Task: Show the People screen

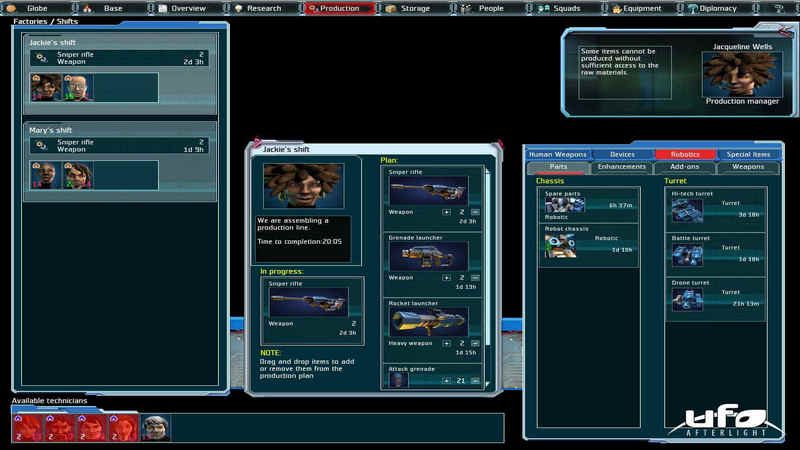Action: 490,8
